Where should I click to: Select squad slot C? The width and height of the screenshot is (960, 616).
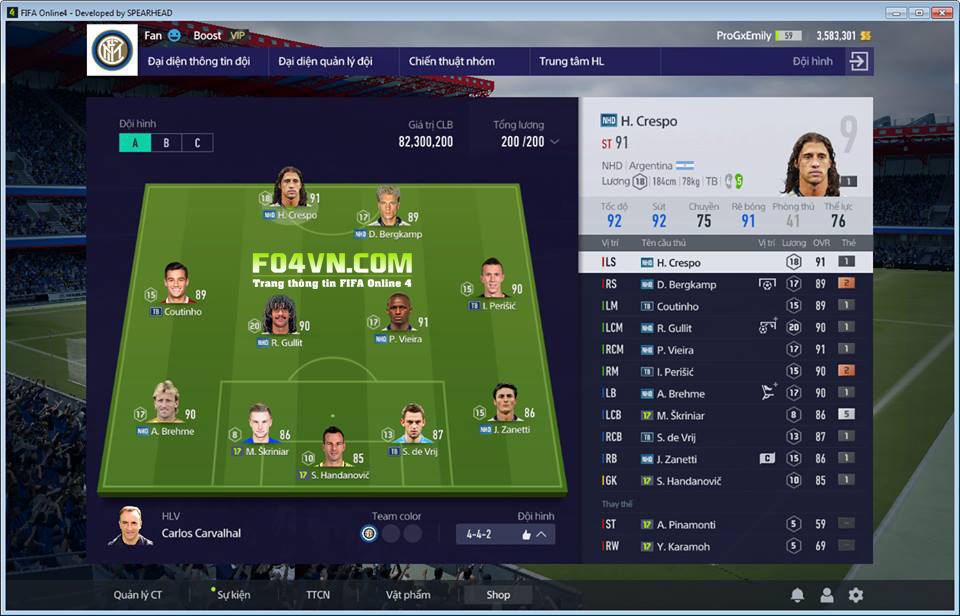pyautogui.click(x=197, y=143)
